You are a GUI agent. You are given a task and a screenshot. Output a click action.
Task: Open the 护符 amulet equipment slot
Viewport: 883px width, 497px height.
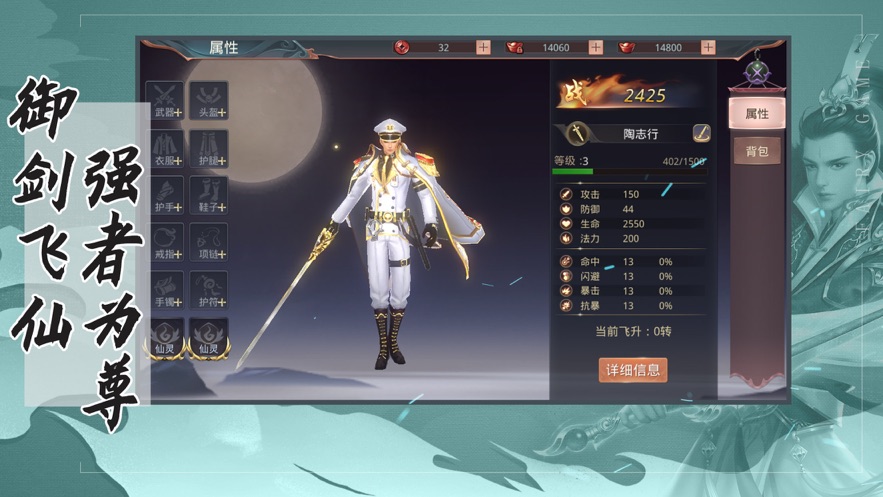tap(209, 289)
